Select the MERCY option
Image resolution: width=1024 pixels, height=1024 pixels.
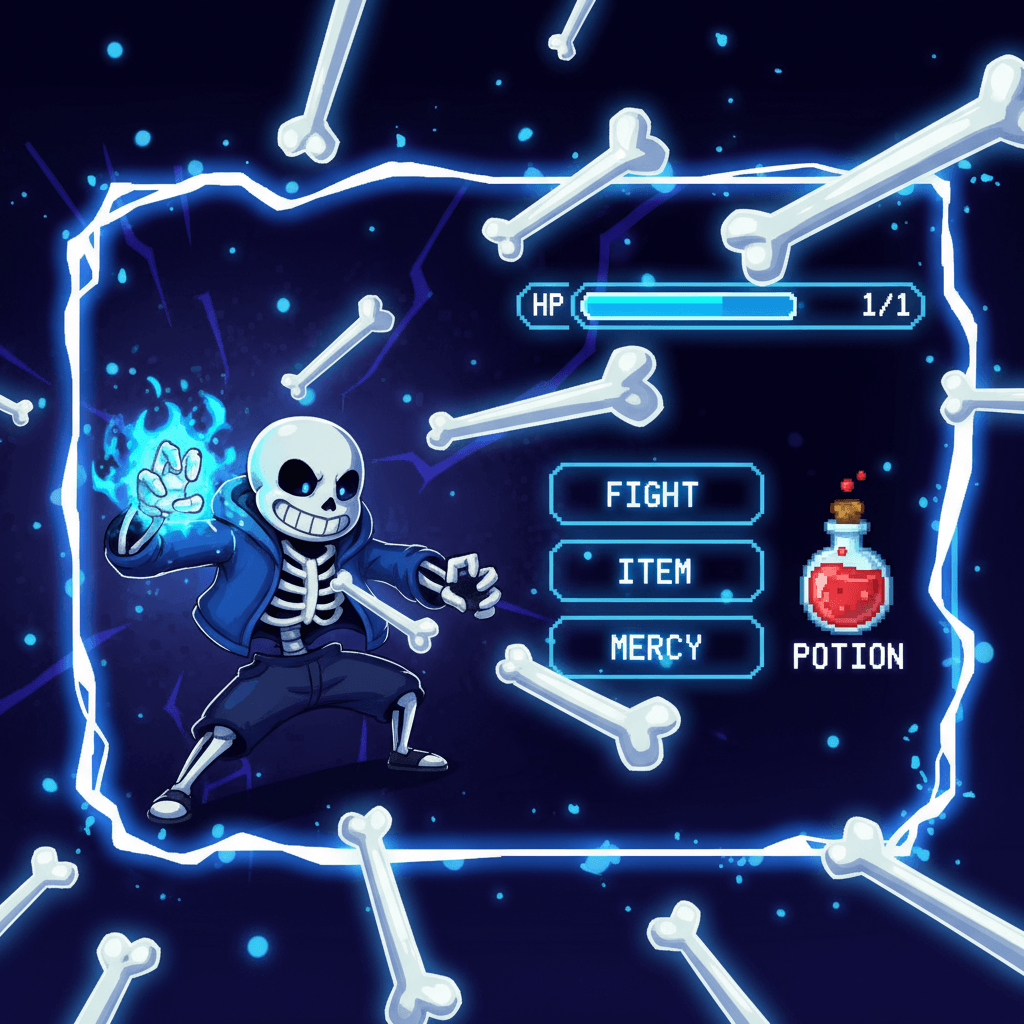point(656,648)
